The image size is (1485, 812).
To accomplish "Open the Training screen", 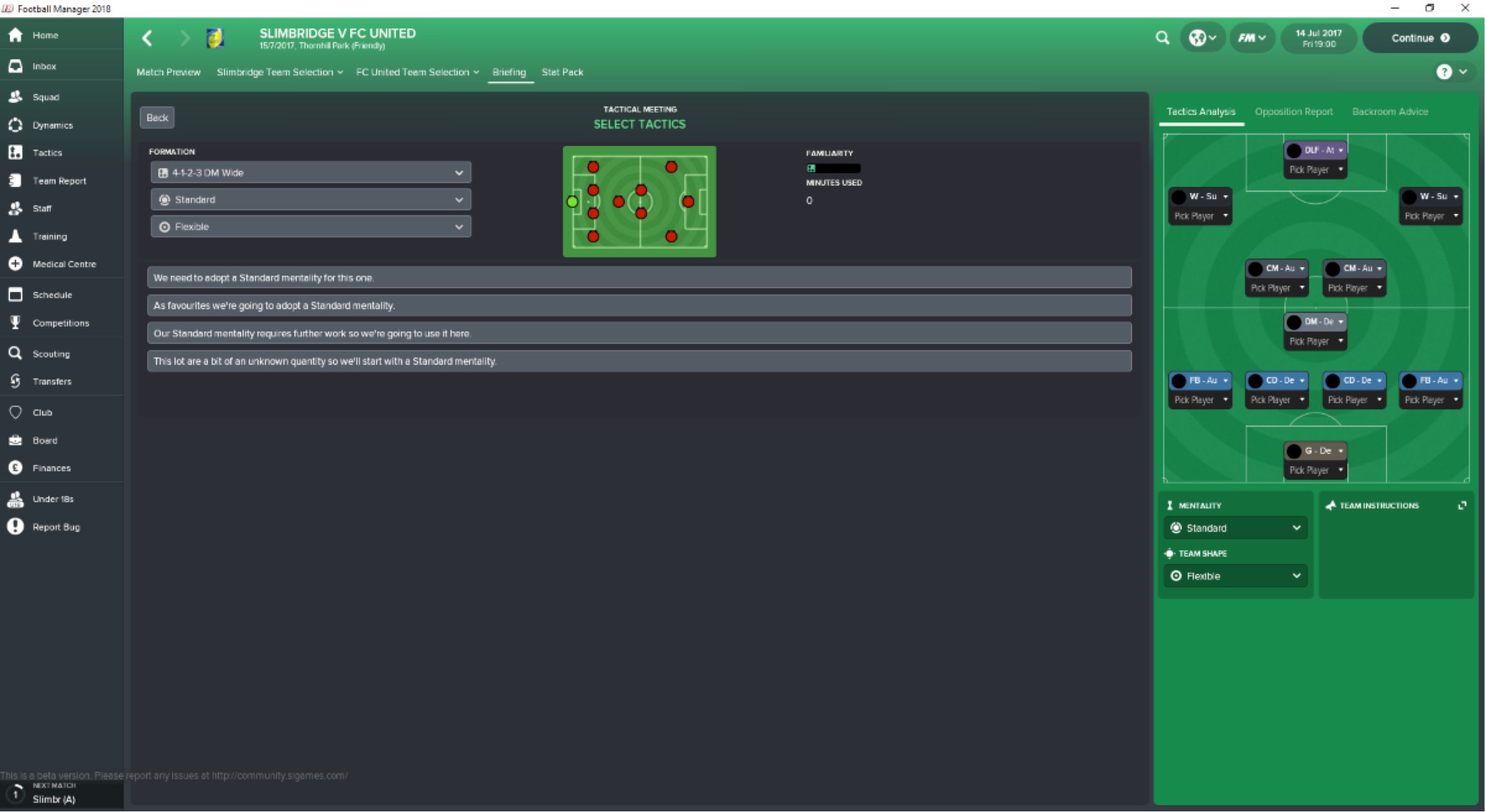I will (49, 236).
